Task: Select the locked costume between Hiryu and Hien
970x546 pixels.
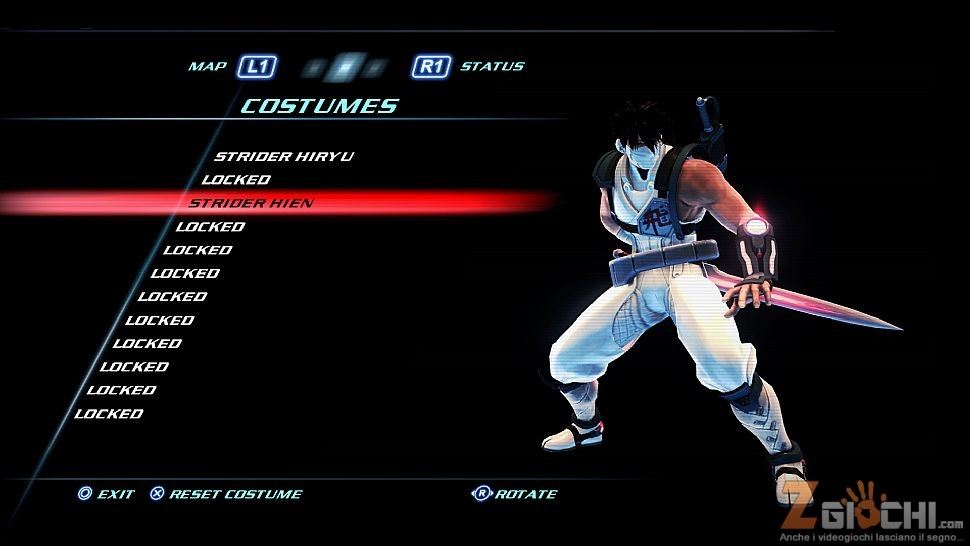Action: click(236, 180)
